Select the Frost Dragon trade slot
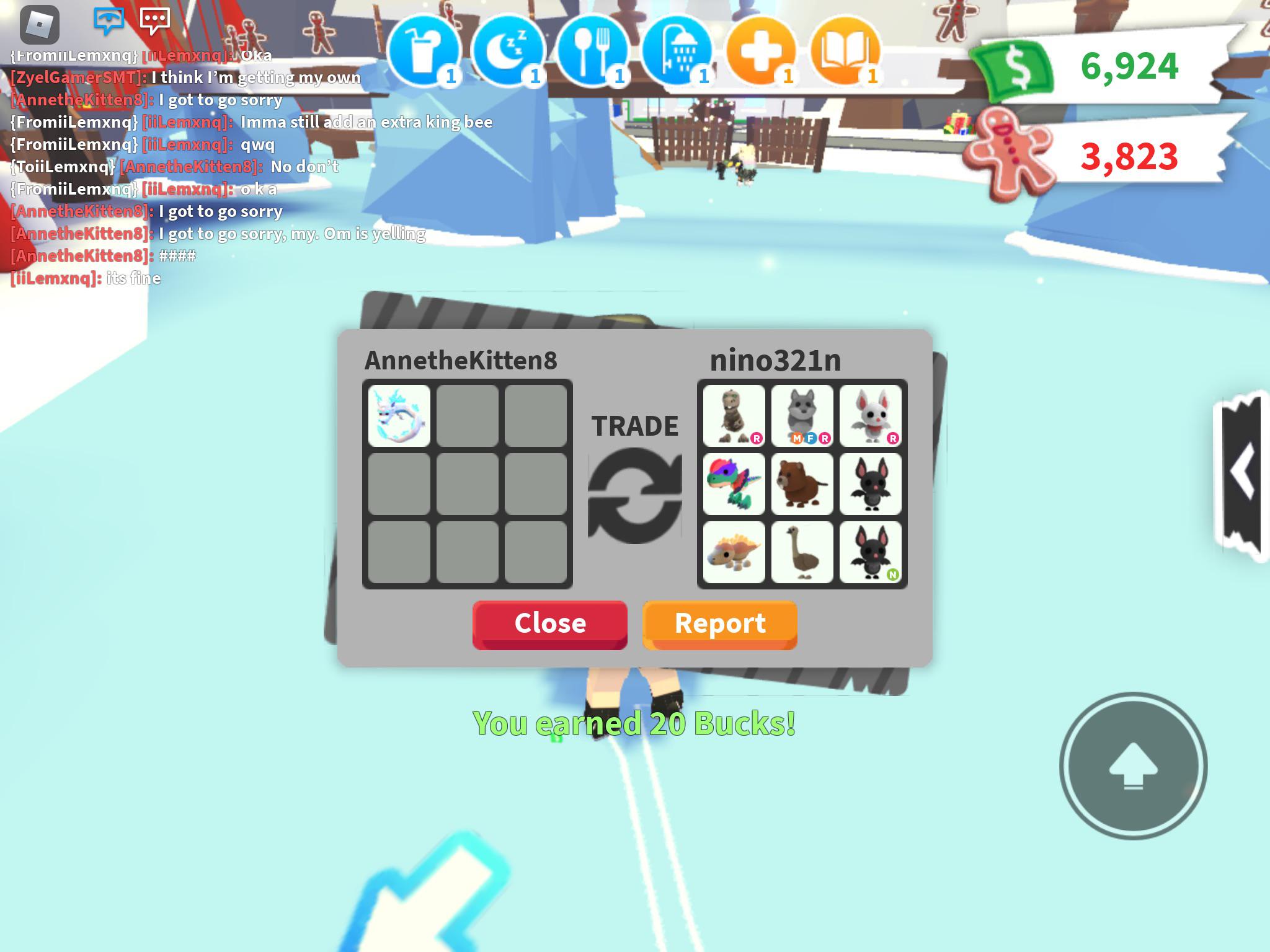 coord(399,414)
